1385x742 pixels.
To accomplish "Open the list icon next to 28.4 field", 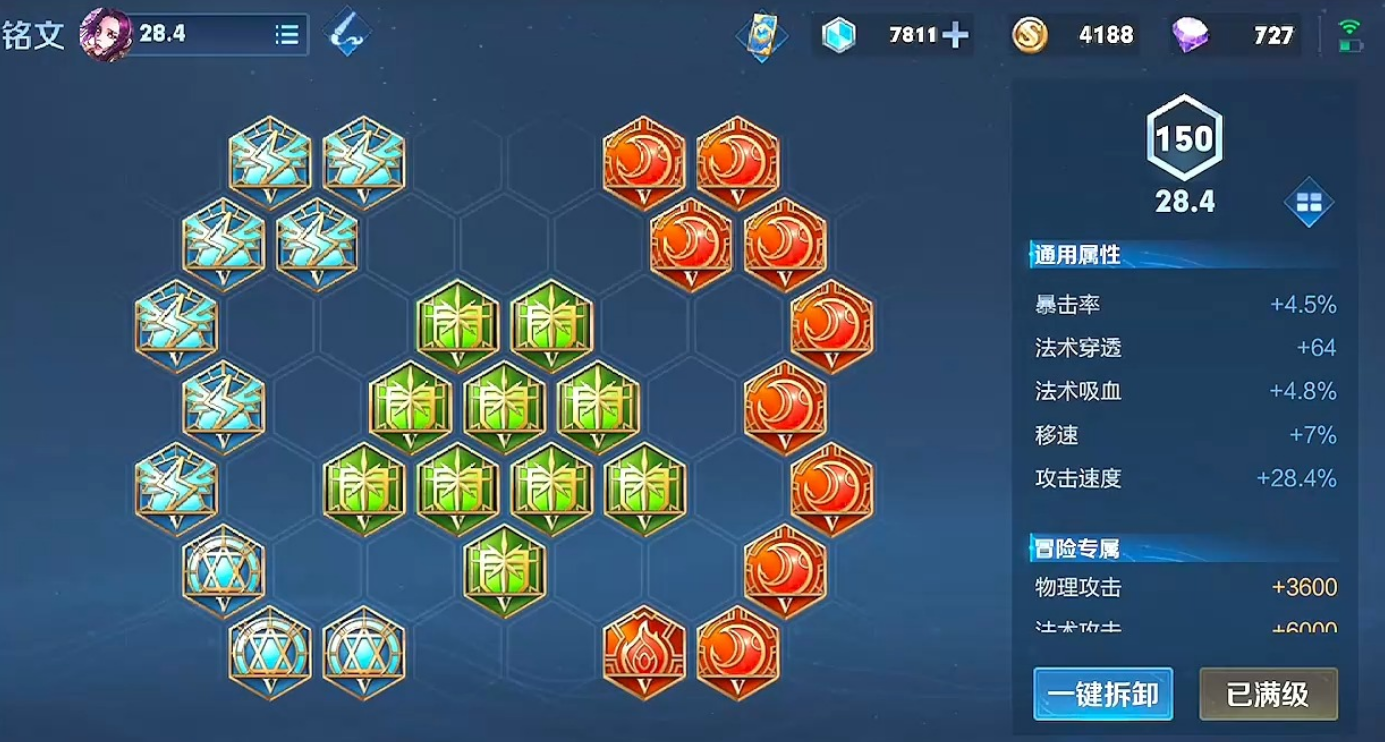I will click(x=285, y=32).
